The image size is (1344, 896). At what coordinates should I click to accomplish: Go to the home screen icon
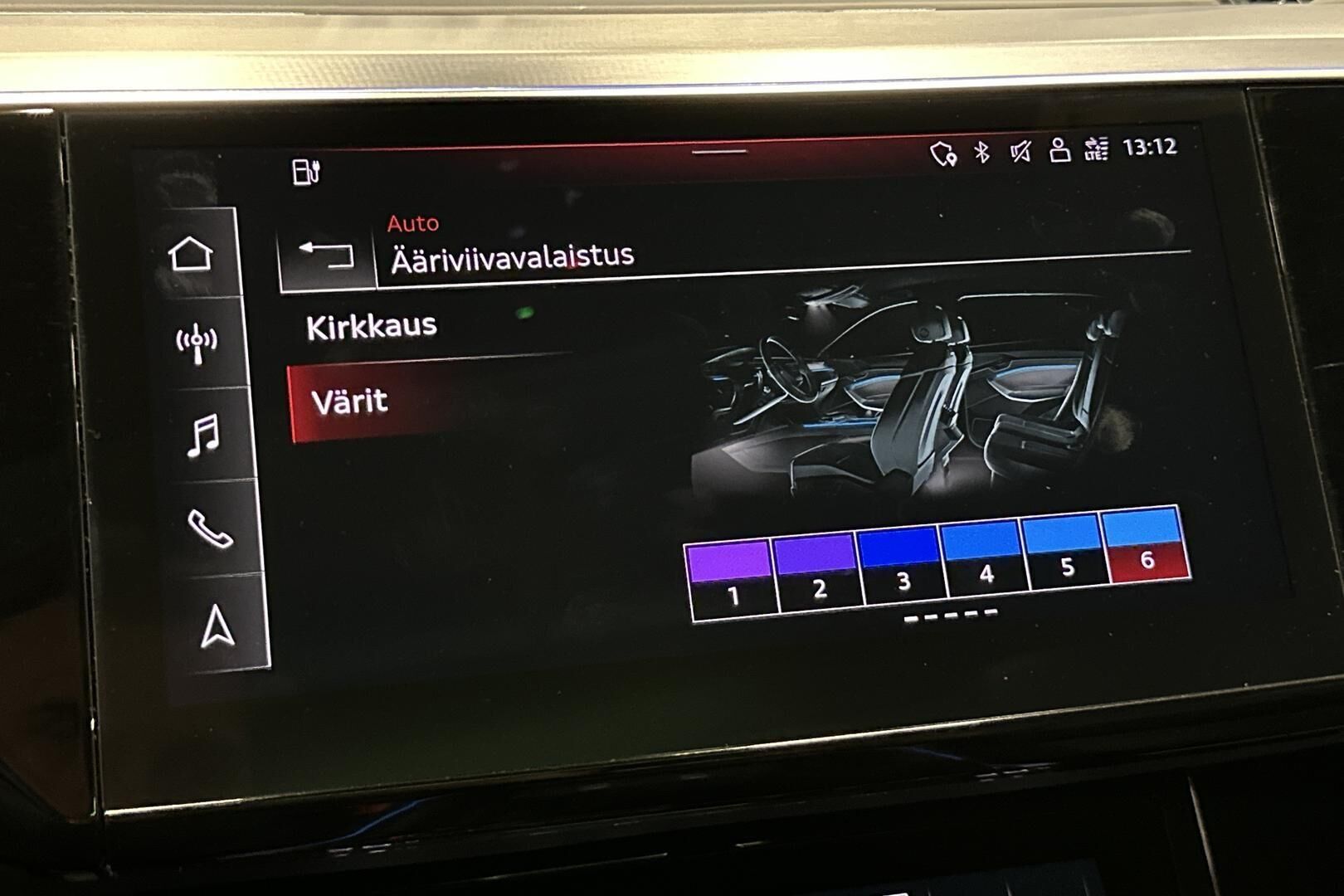191,254
